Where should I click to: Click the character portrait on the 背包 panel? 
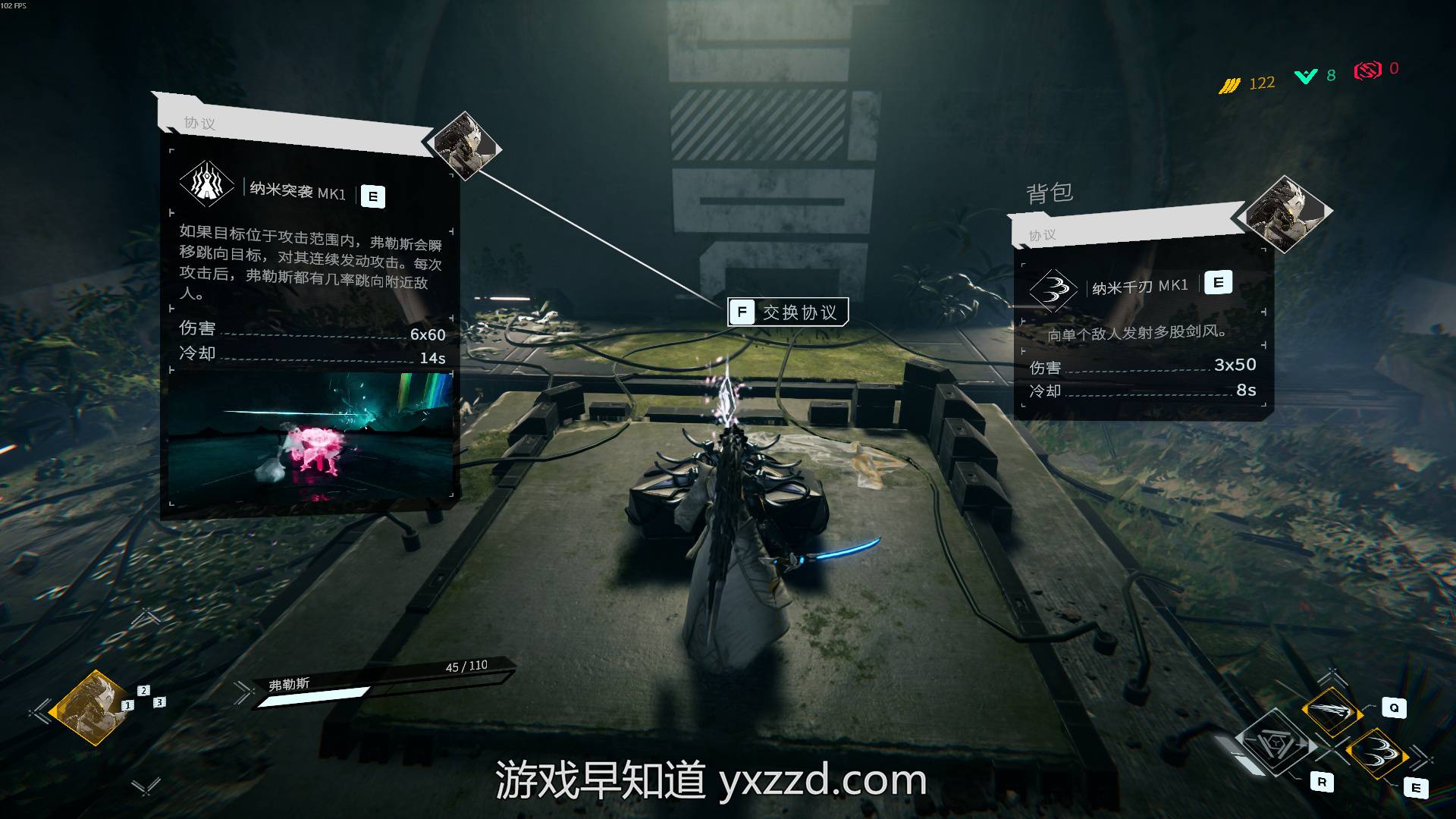click(1284, 212)
